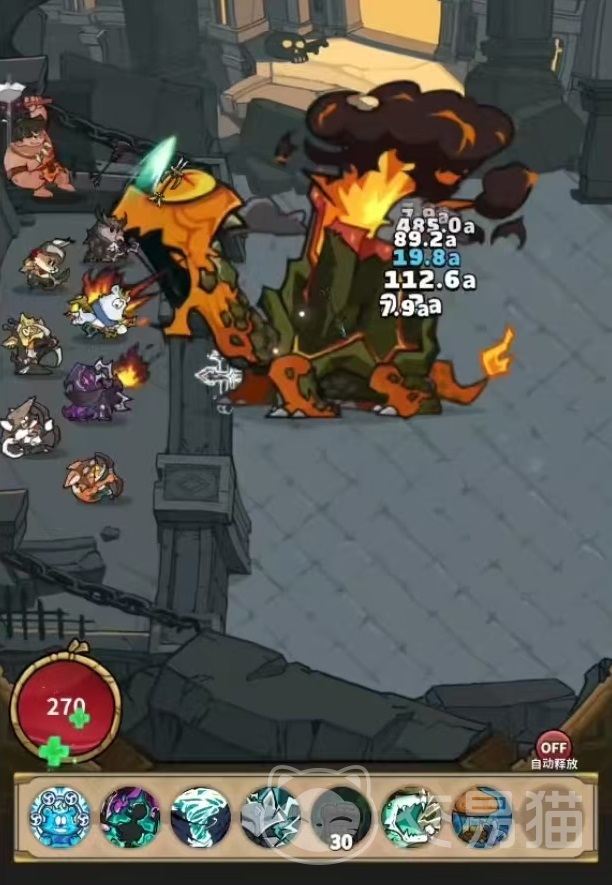Toggle the auto-release OFF button
This screenshot has width=612, height=885.
pyautogui.click(x=553, y=746)
